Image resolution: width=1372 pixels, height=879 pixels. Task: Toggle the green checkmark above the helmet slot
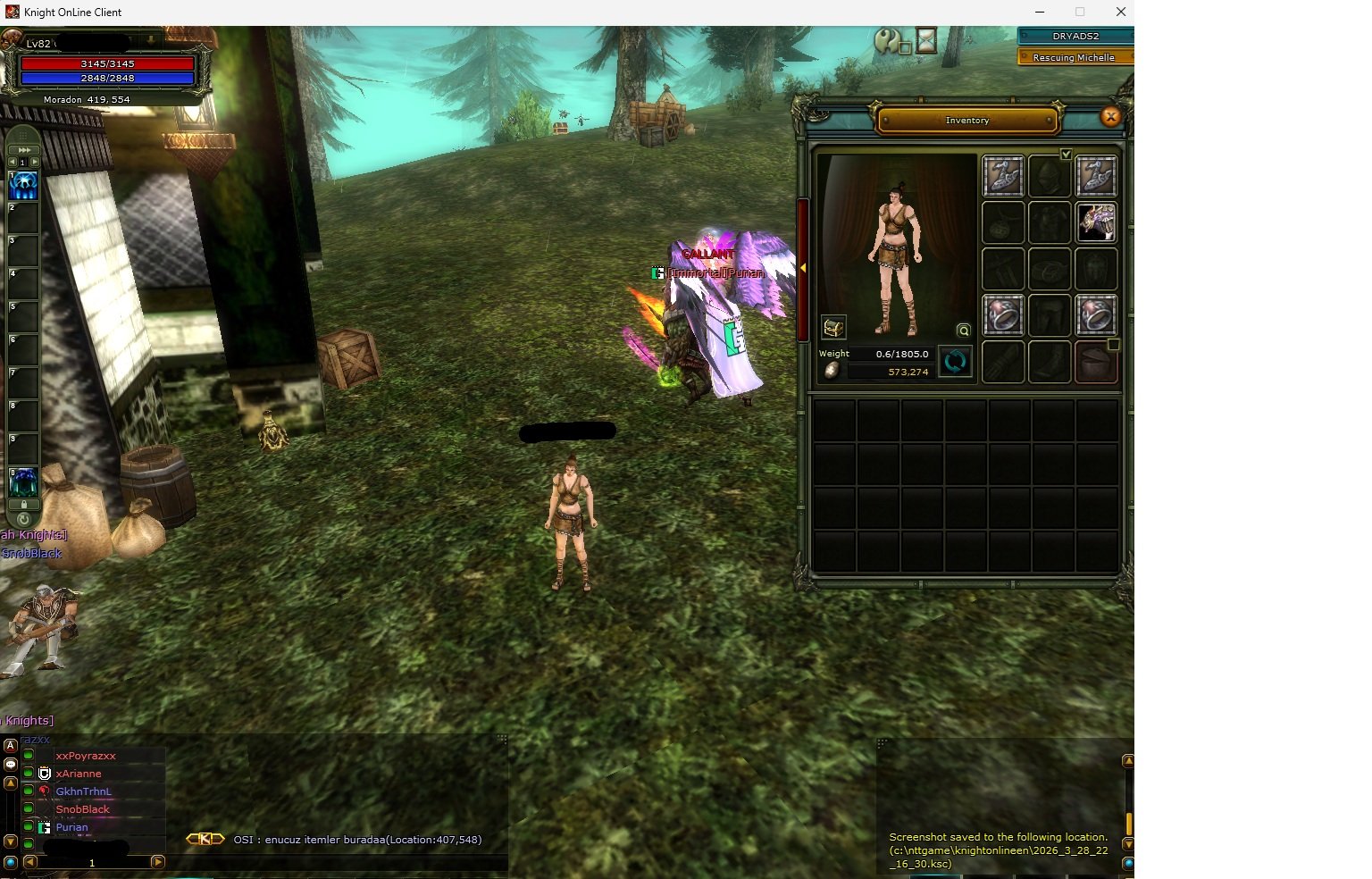click(1067, 154)
